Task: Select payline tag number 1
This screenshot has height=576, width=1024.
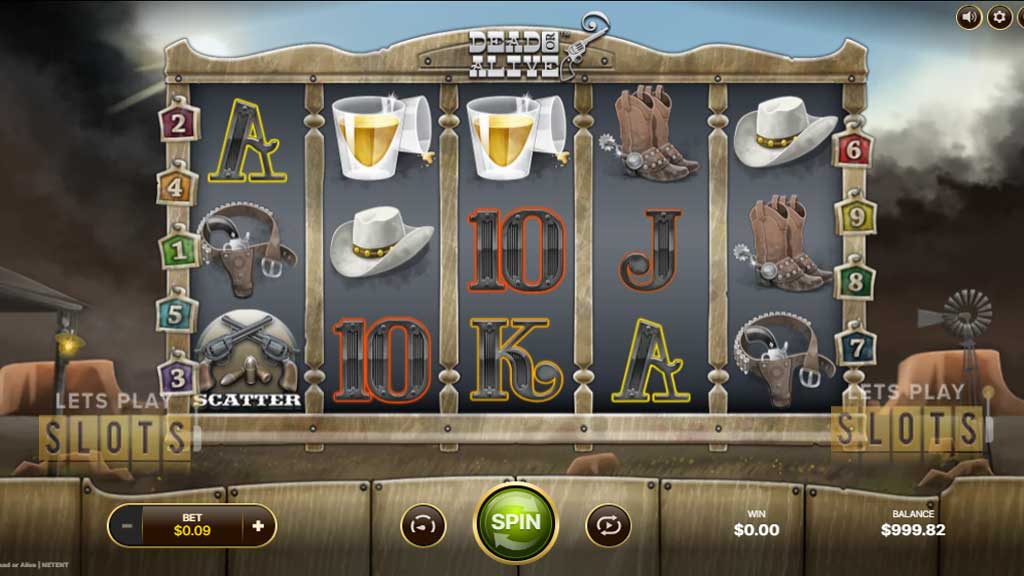Action: click(178, 250)
